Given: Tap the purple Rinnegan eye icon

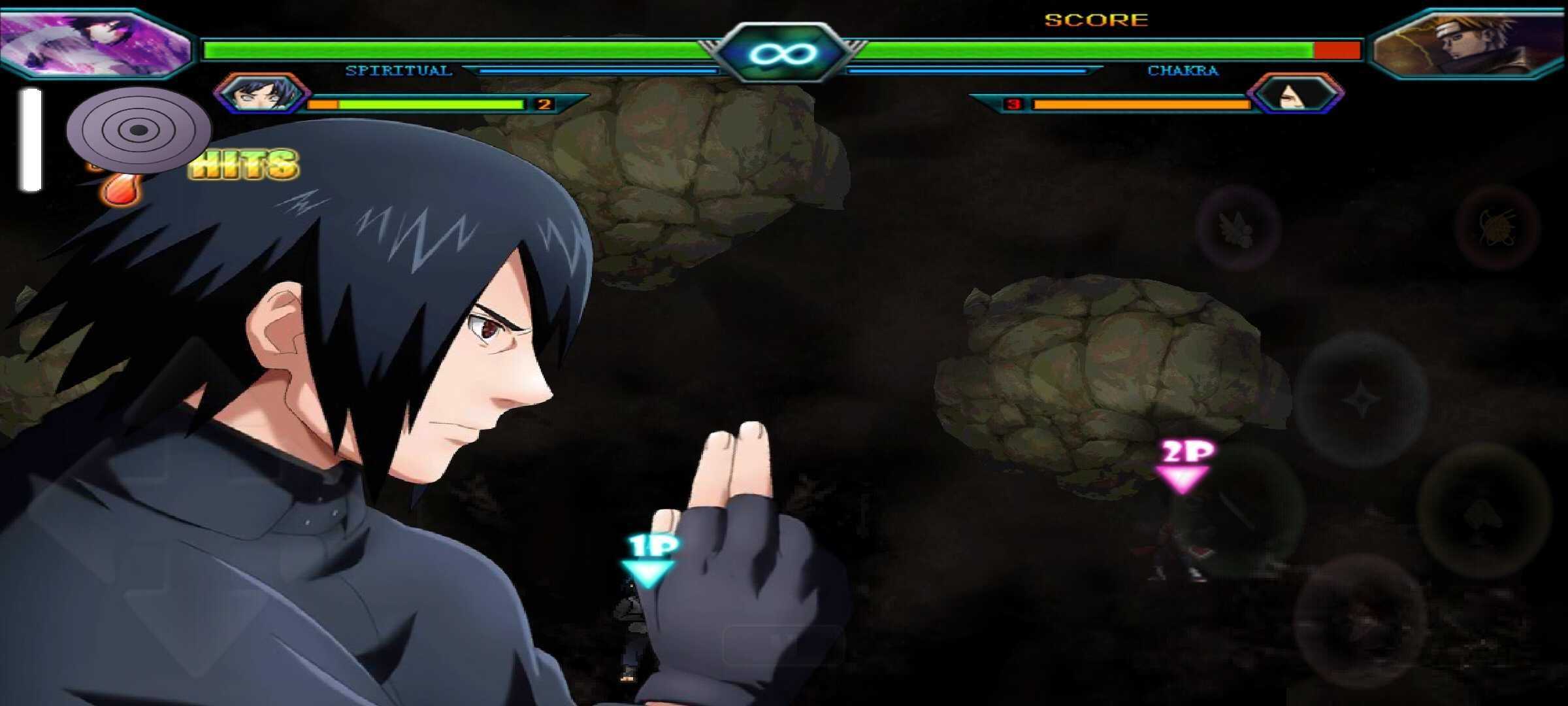Looking at the screenshot, I should pyautogui.click(x=139, y=129).
